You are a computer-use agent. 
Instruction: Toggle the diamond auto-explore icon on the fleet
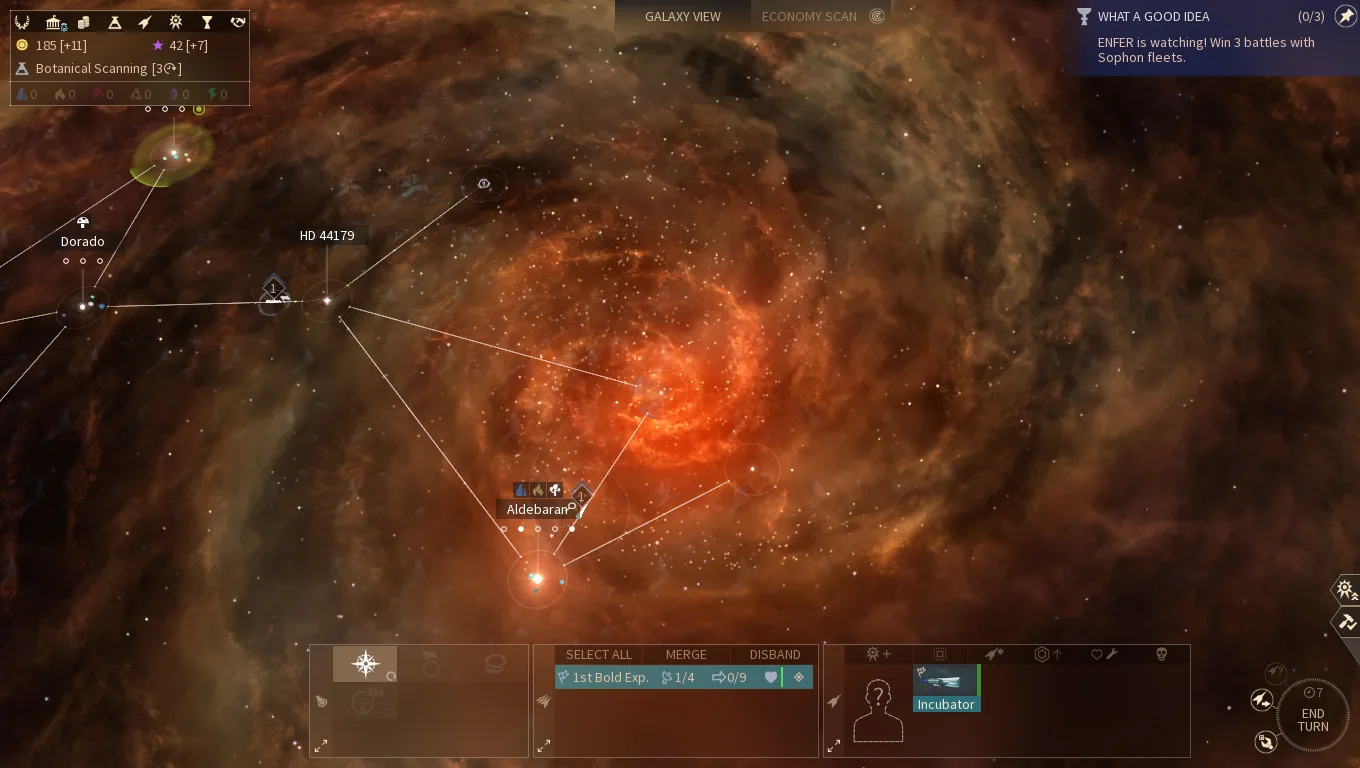point(798,677)
